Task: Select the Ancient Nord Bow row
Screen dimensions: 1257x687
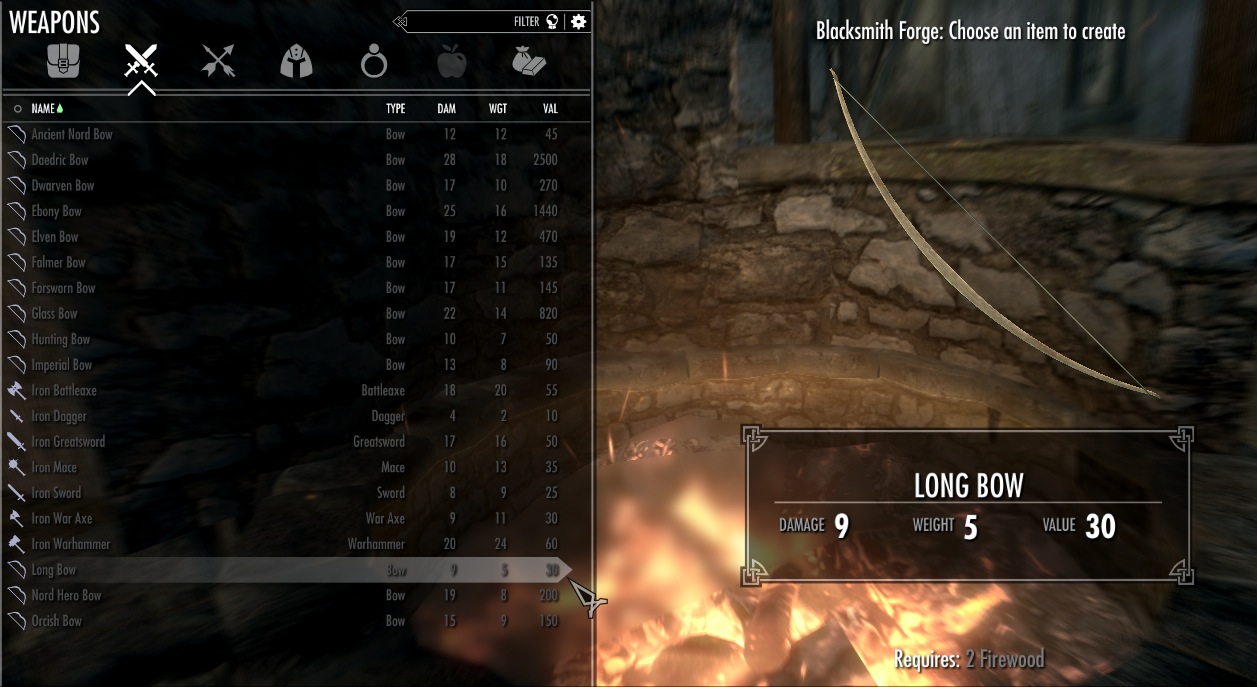Action: pyautogui.click(x=72, y=134)
